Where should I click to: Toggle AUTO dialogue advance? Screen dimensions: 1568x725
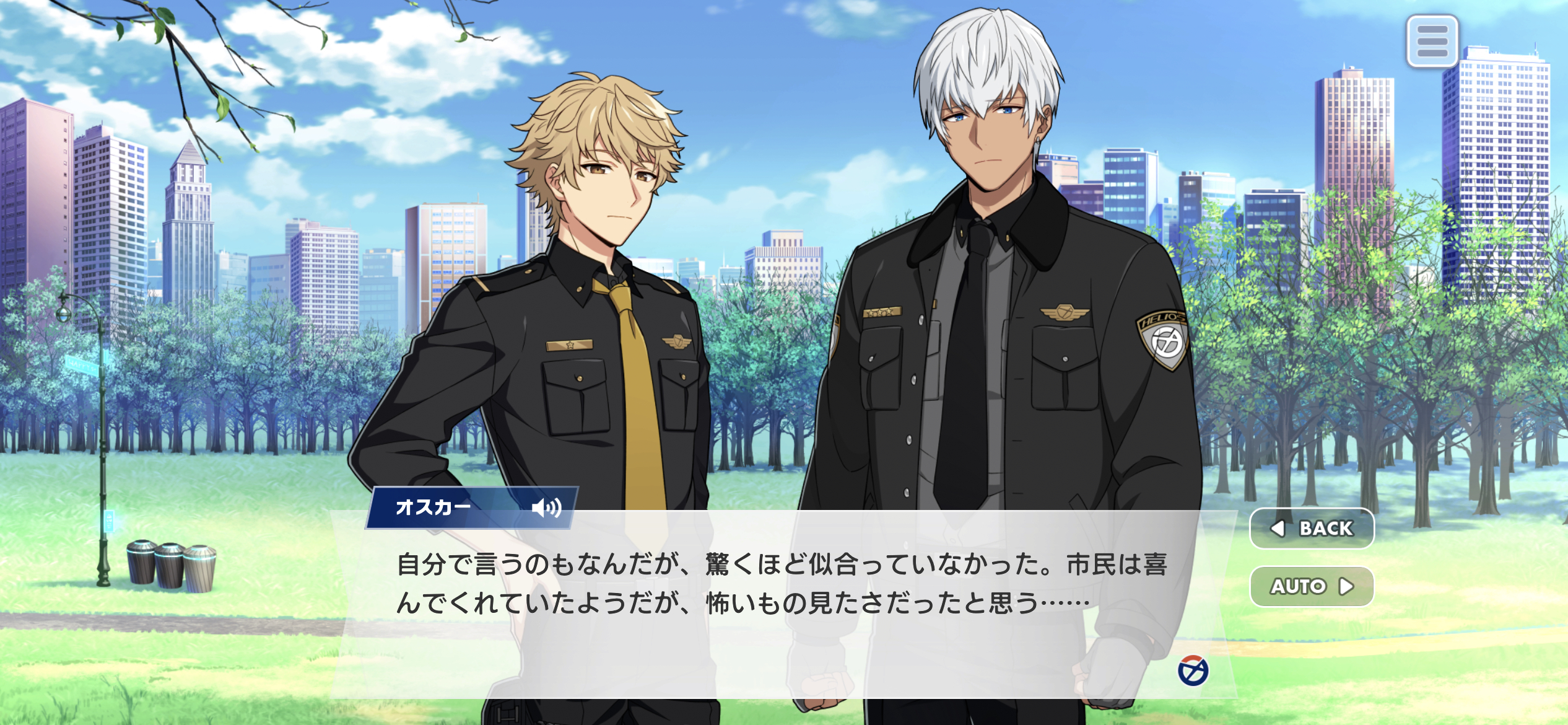point(1312,586)
